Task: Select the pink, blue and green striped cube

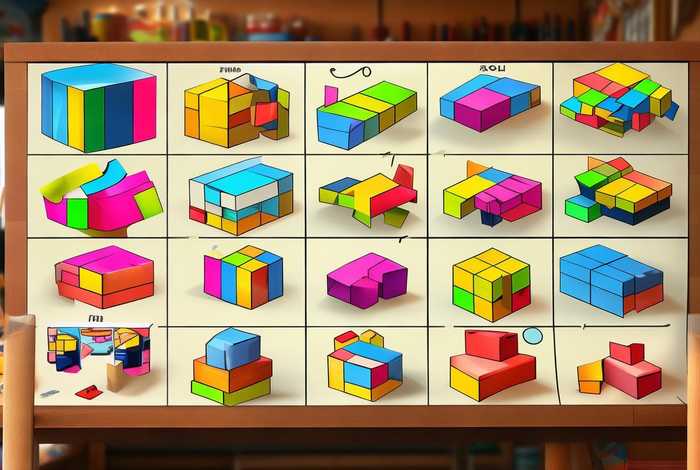Action: (242, 276)
